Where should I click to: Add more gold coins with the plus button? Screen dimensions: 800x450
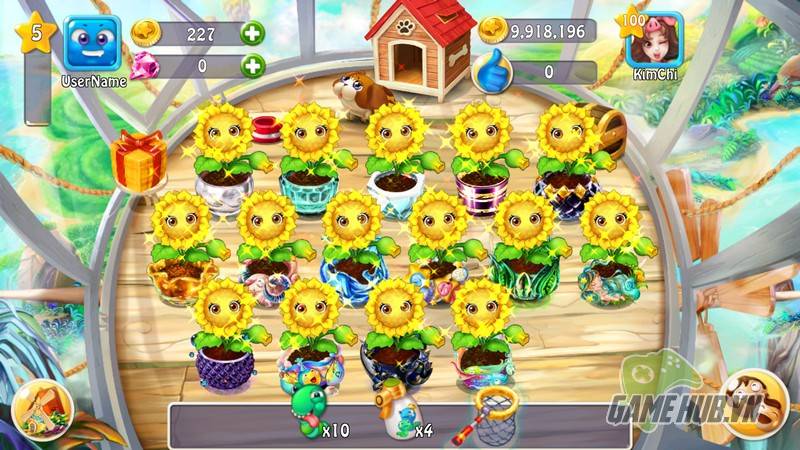(x=253, y=32)
